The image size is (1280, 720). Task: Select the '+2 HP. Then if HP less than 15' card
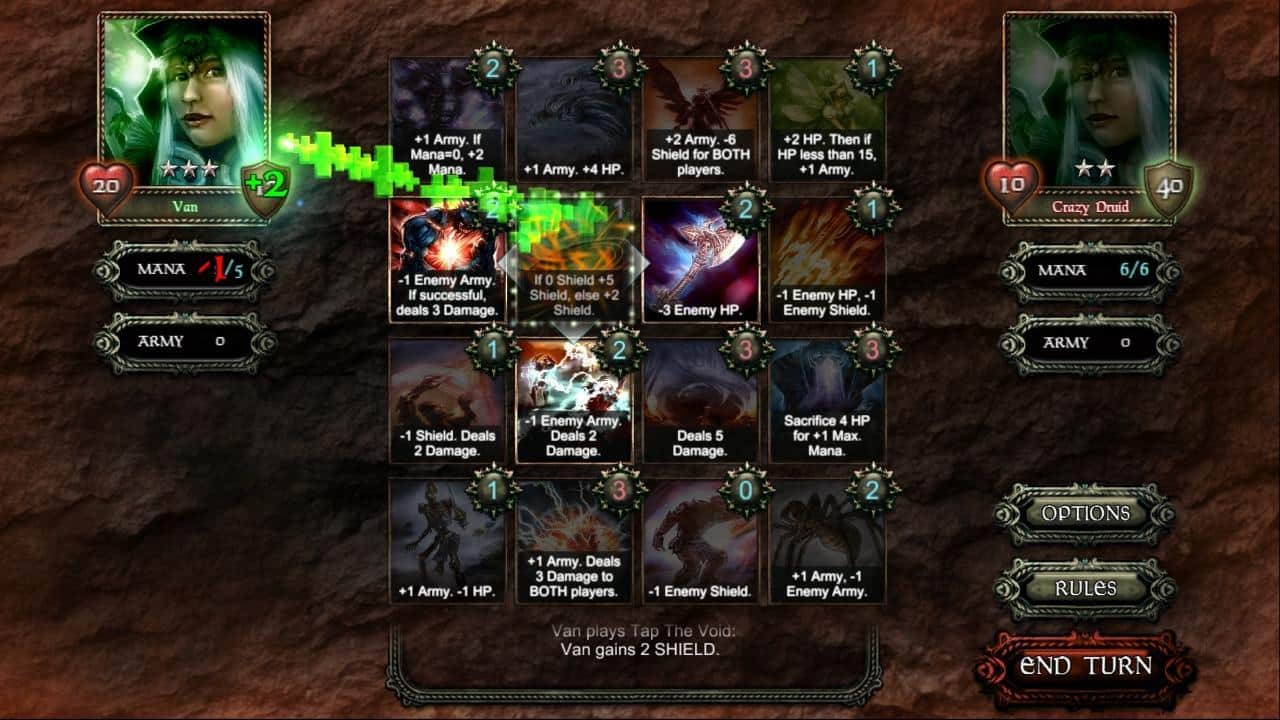[827, 120]
